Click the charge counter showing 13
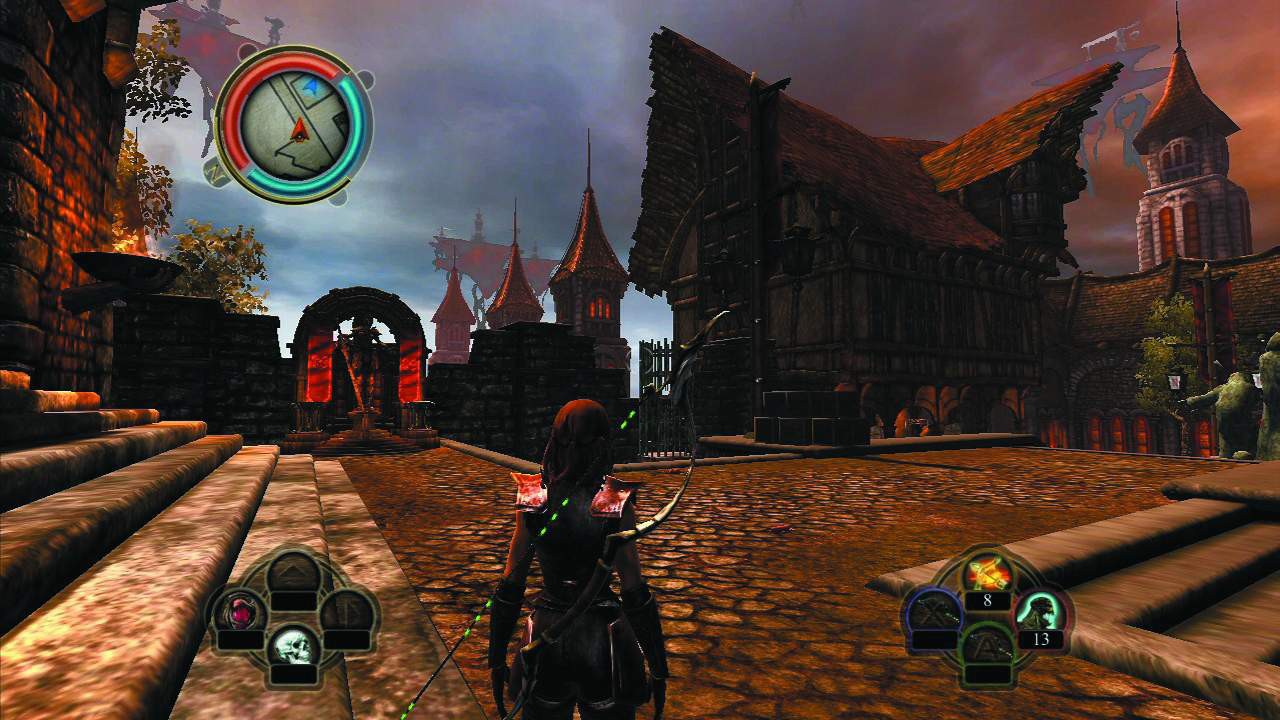This screenshot has width=1280, height=720. (x=1043, y=640)
